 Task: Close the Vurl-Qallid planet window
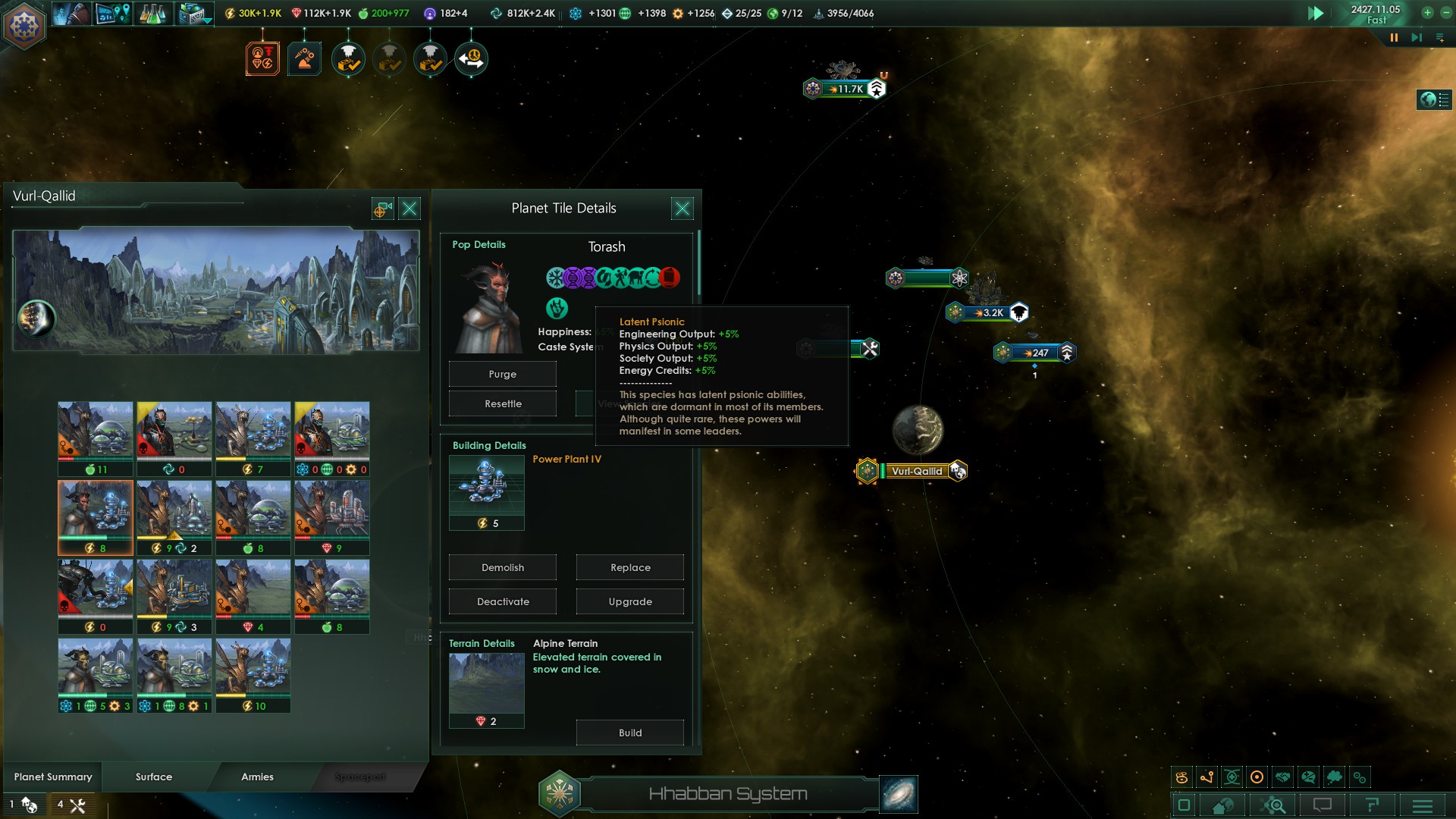tap(409, 209)
